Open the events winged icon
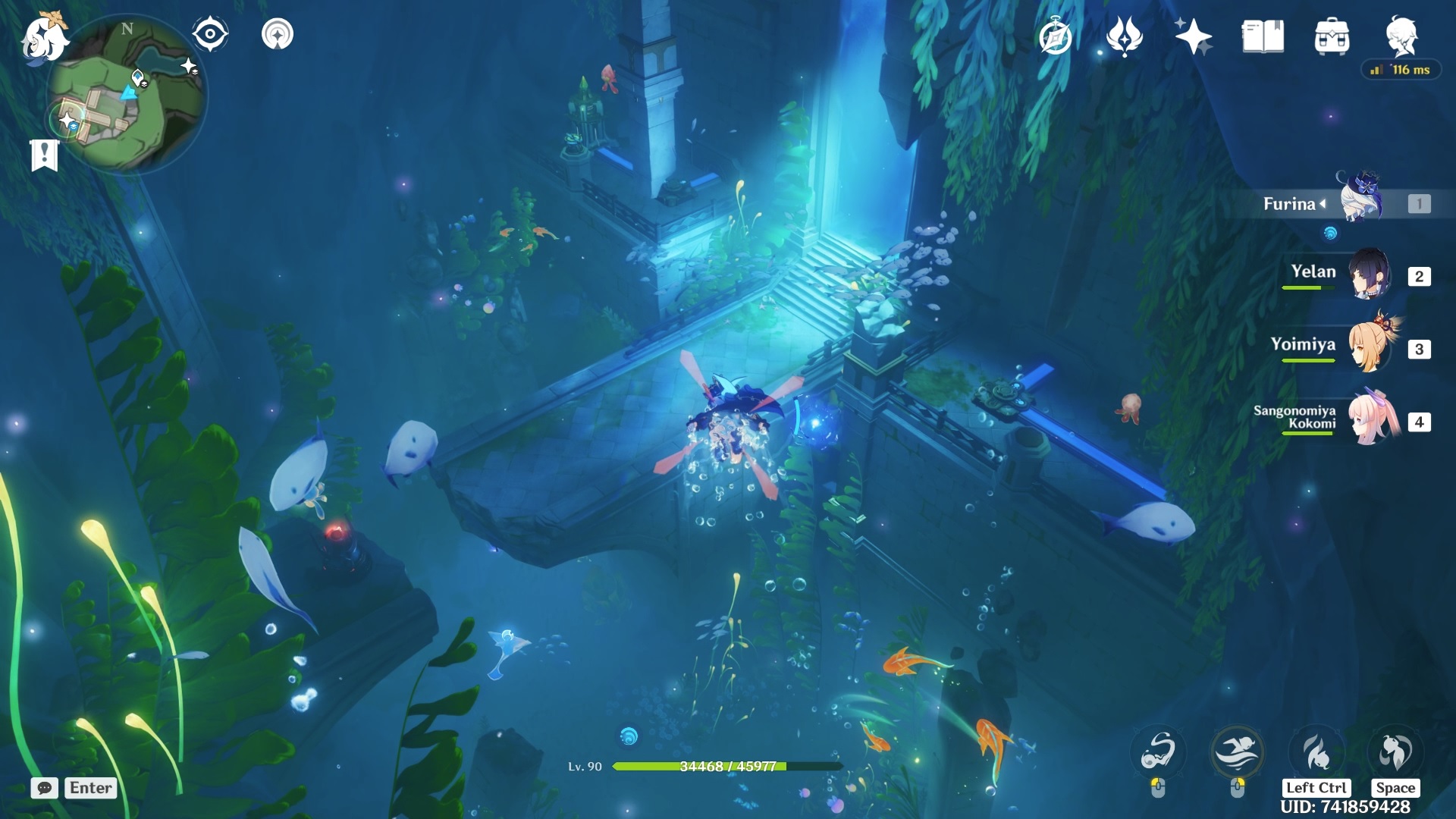Image resolution: width=1456 pixels, height=819 pixels. (x=1124, y=36)
